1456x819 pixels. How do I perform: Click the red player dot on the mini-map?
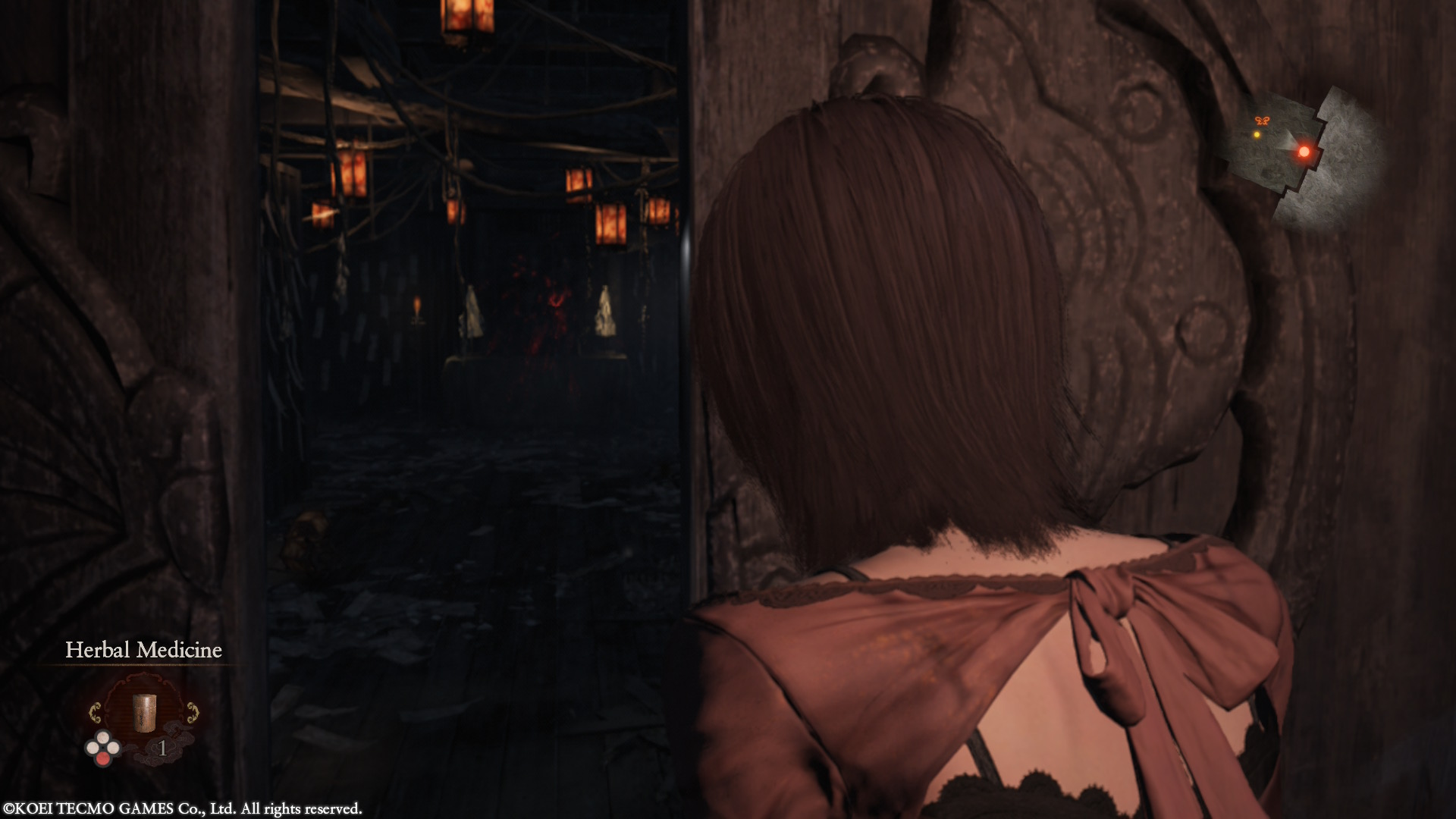point(1305,152)
